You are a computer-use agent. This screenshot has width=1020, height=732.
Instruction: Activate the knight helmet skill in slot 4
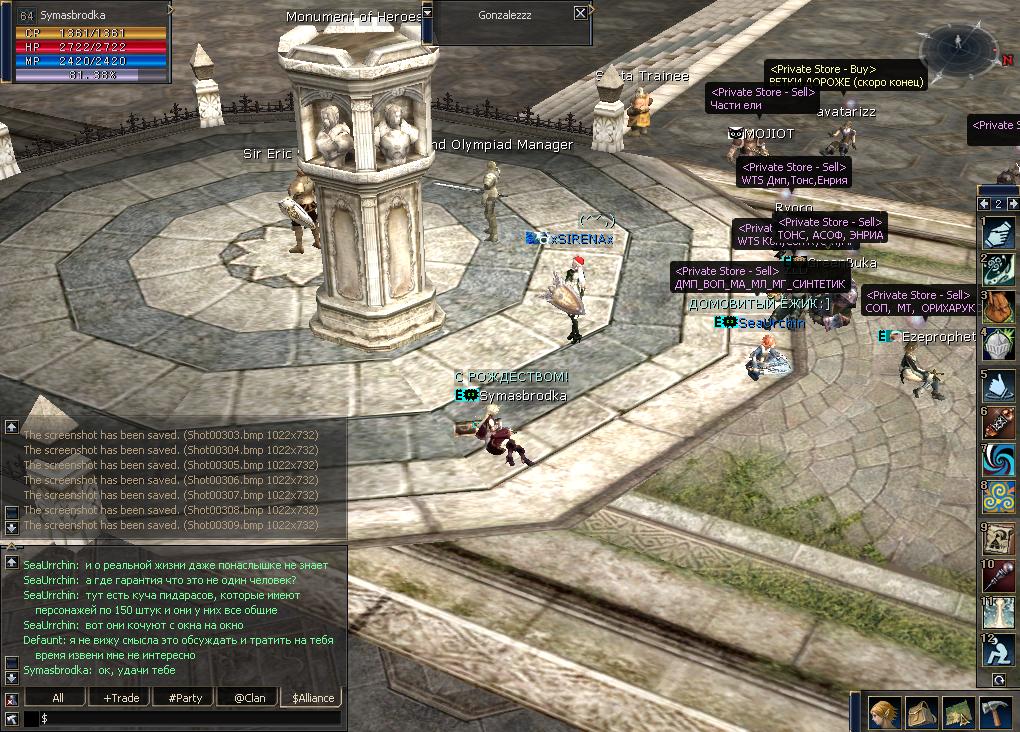pos(999,345)
